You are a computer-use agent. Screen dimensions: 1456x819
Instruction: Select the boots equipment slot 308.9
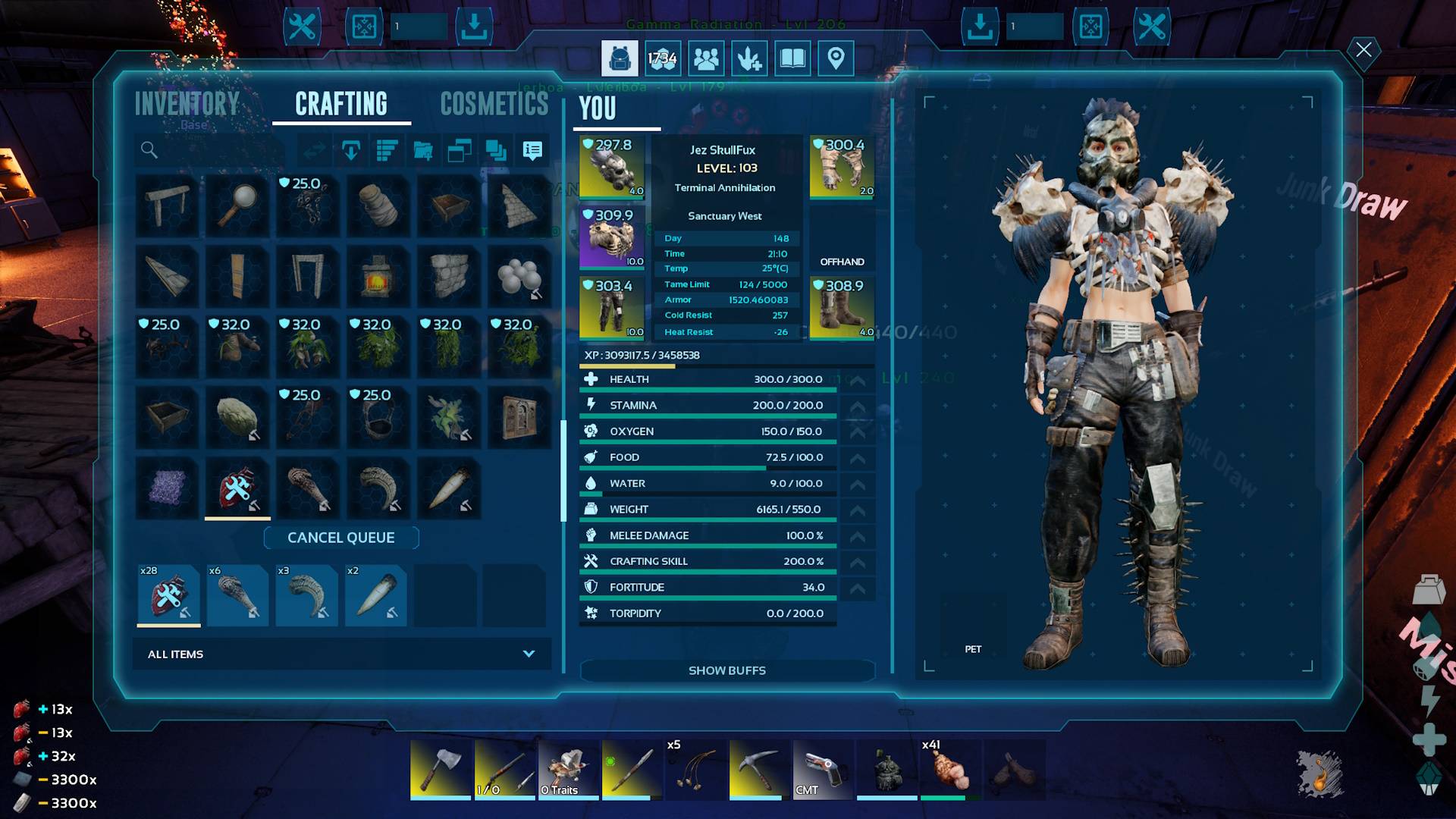[842, 309]
